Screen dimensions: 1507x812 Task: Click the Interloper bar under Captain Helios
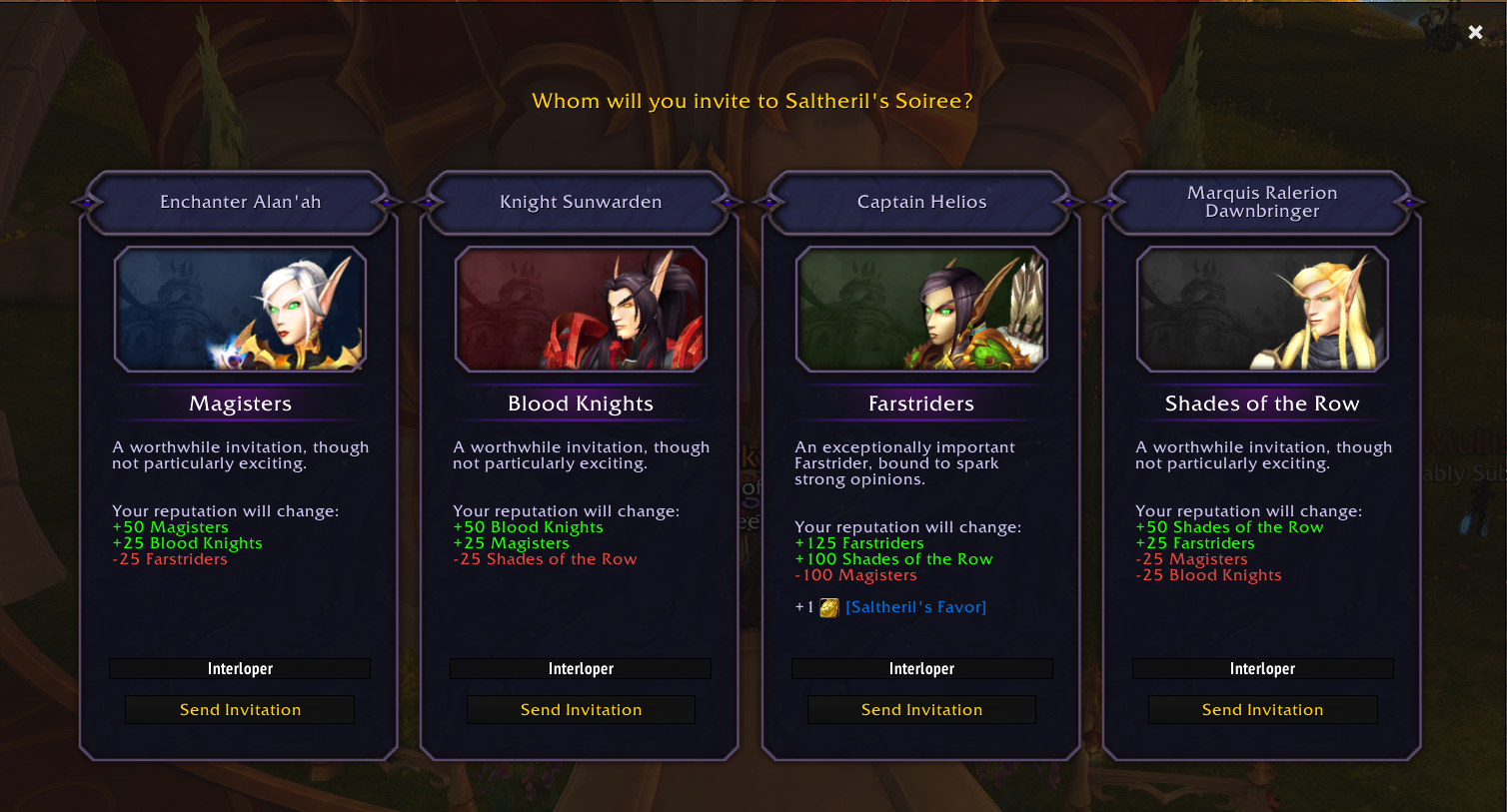tap(921, 668)
